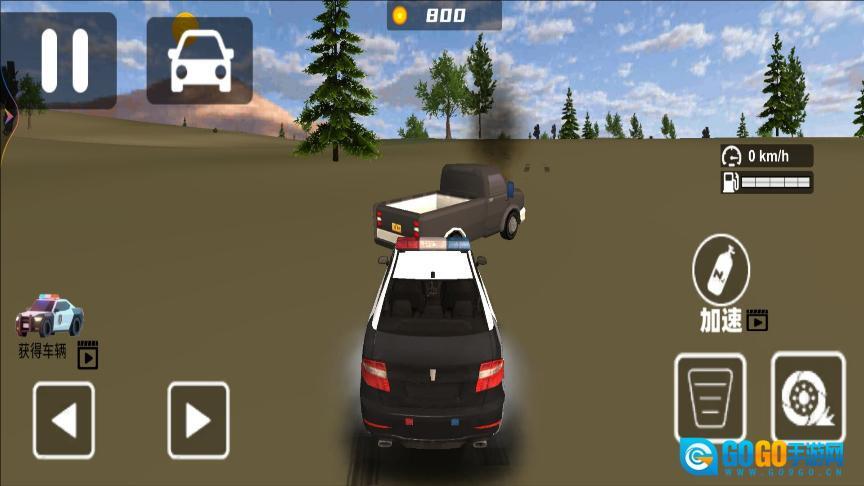Claim the free police car offer
Image resolution: width=864 pixels, height=486 pixels.
pos(52,318)
